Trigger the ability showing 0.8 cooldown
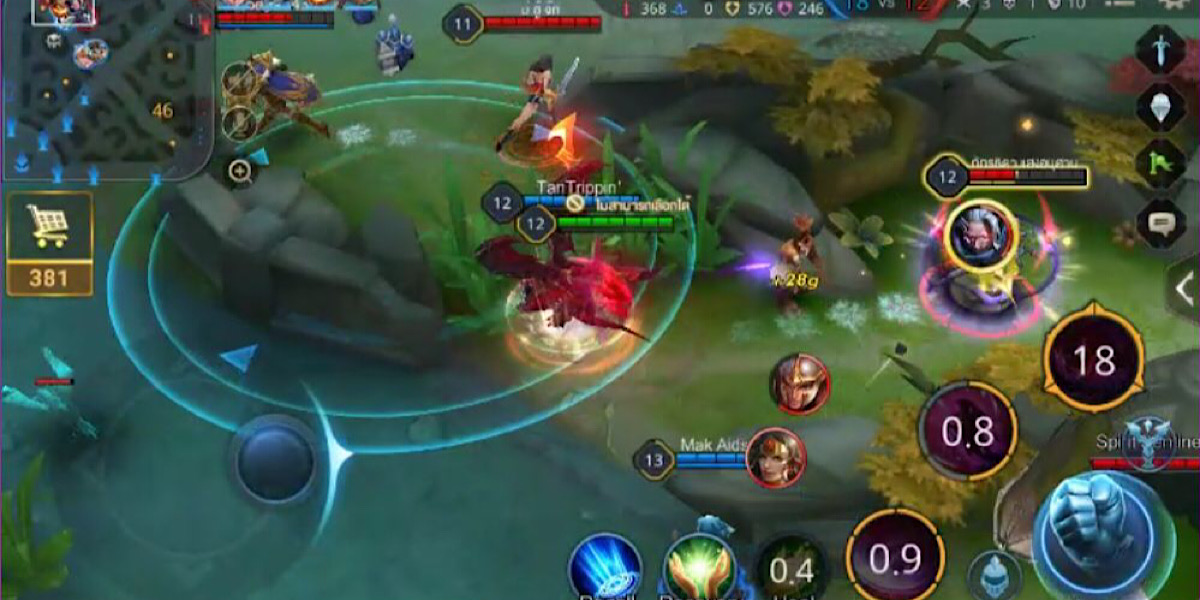Screen dimensions: 1200x600 point(967,431)
